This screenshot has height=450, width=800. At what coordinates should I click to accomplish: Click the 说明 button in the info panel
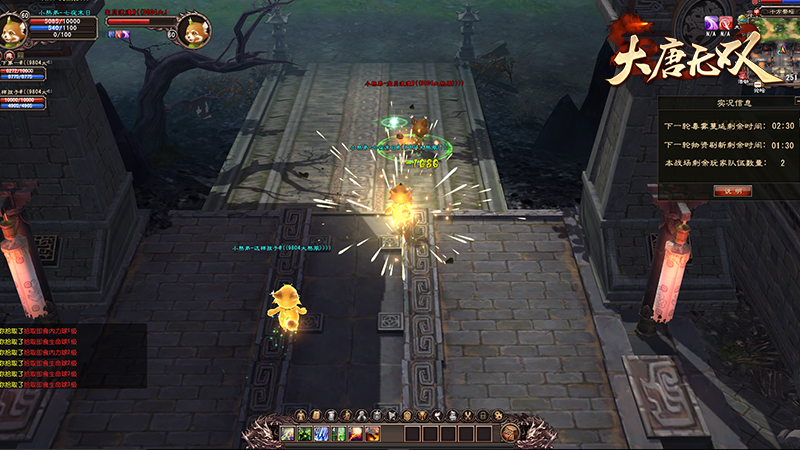(732, 190)
